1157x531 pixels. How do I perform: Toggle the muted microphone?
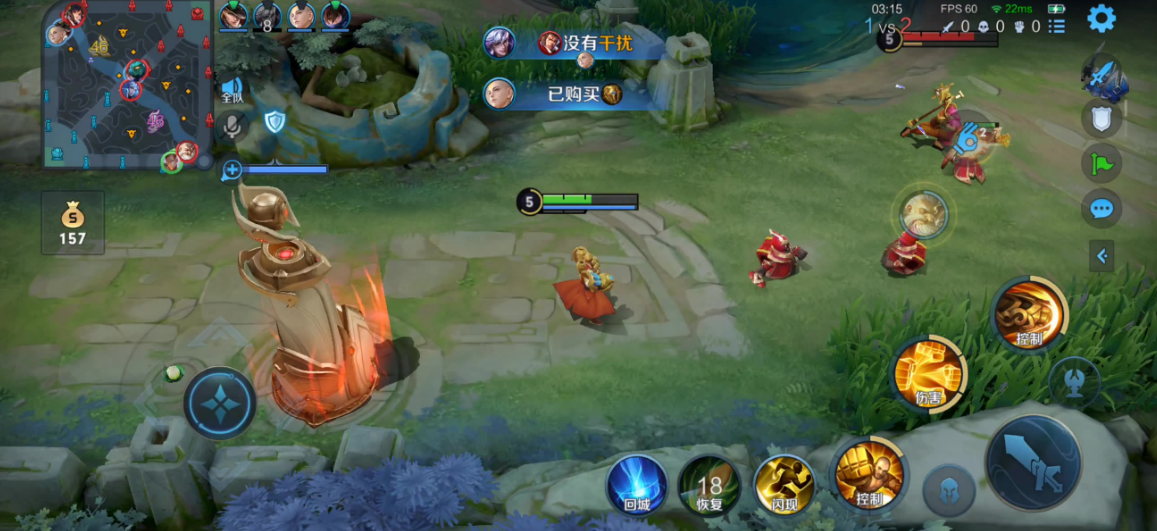233,125
